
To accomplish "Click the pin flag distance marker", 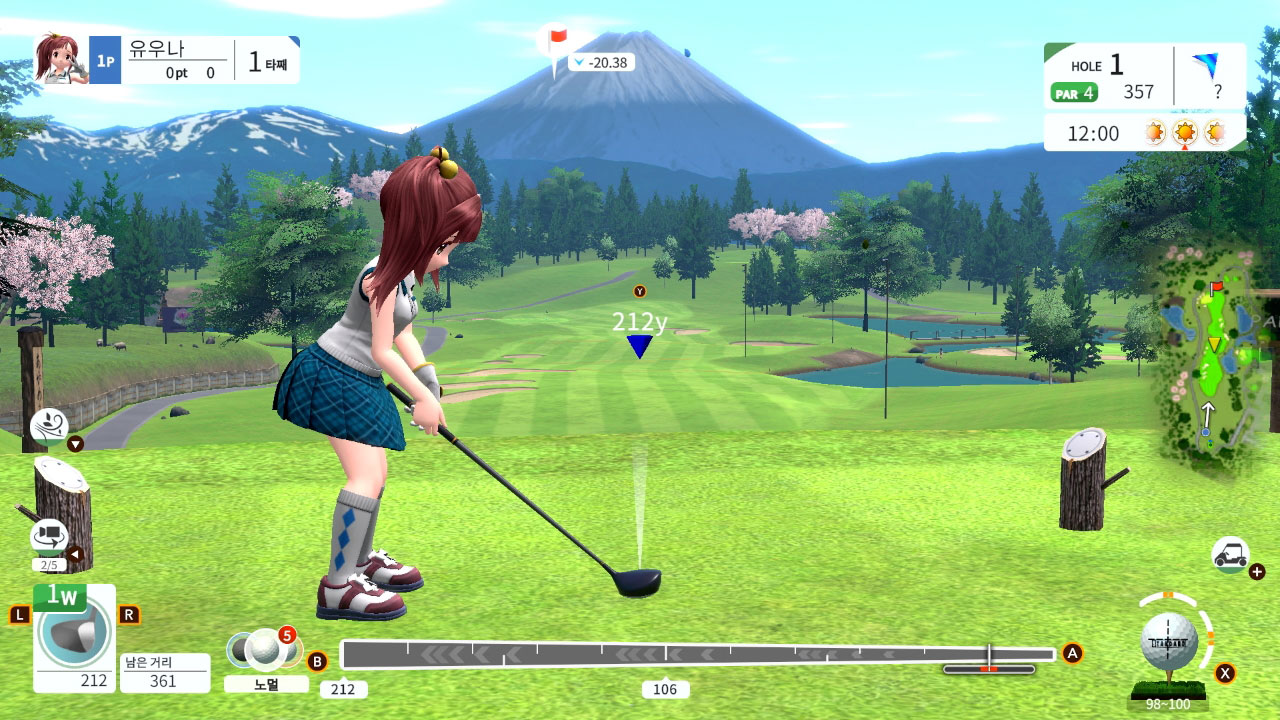I will [x=558, y=43].
